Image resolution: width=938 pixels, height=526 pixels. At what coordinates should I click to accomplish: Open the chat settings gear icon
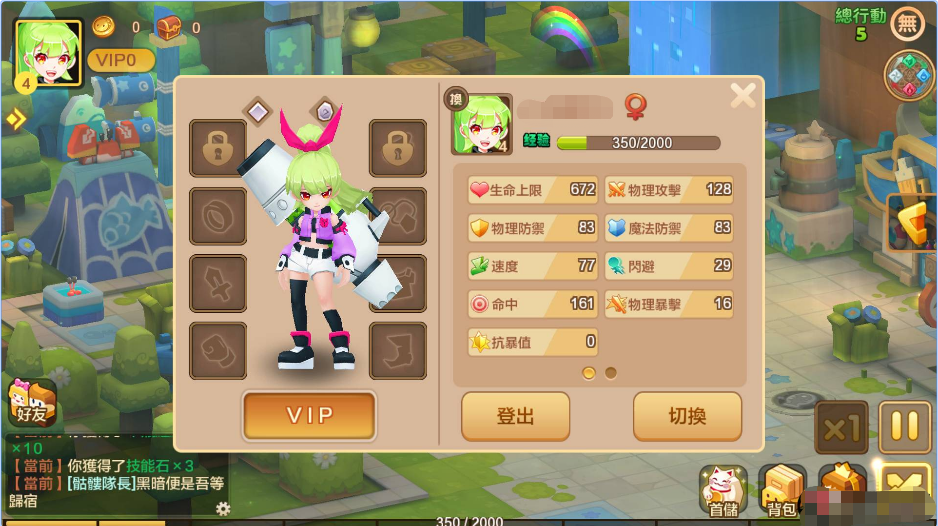[x=223, y=509]
